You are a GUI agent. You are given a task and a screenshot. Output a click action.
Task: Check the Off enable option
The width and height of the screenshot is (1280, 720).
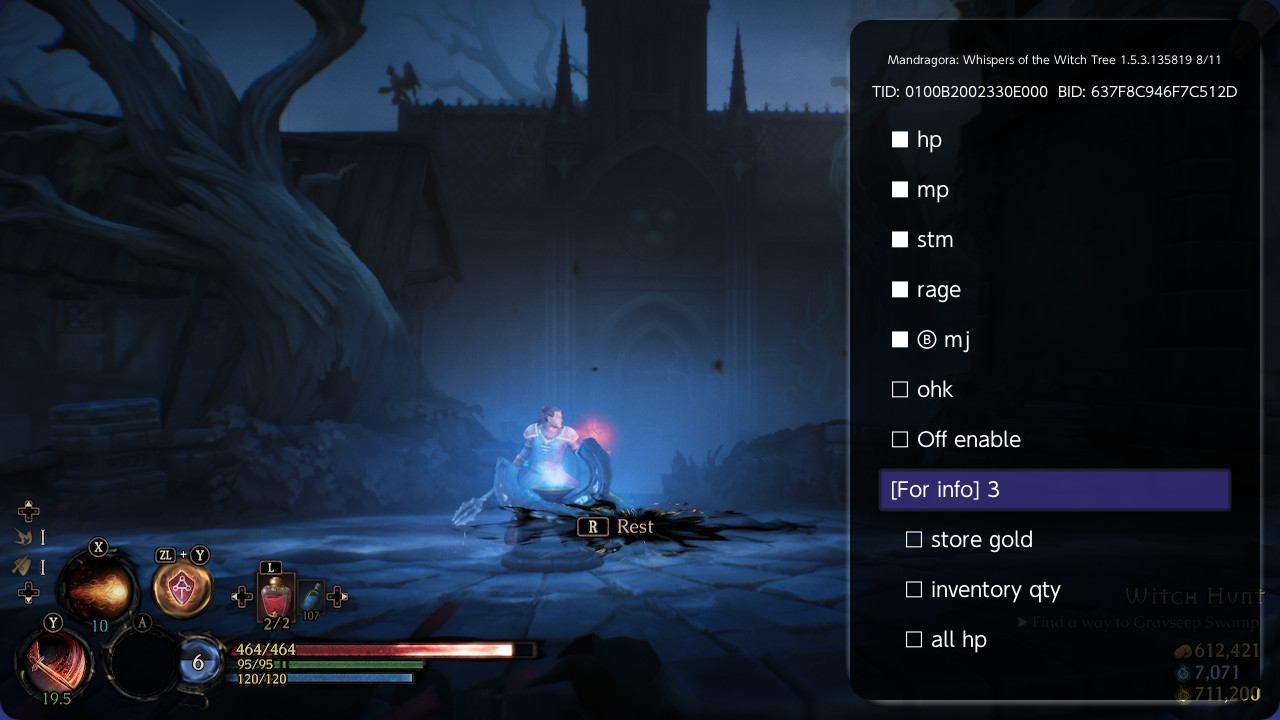(900, 440)
